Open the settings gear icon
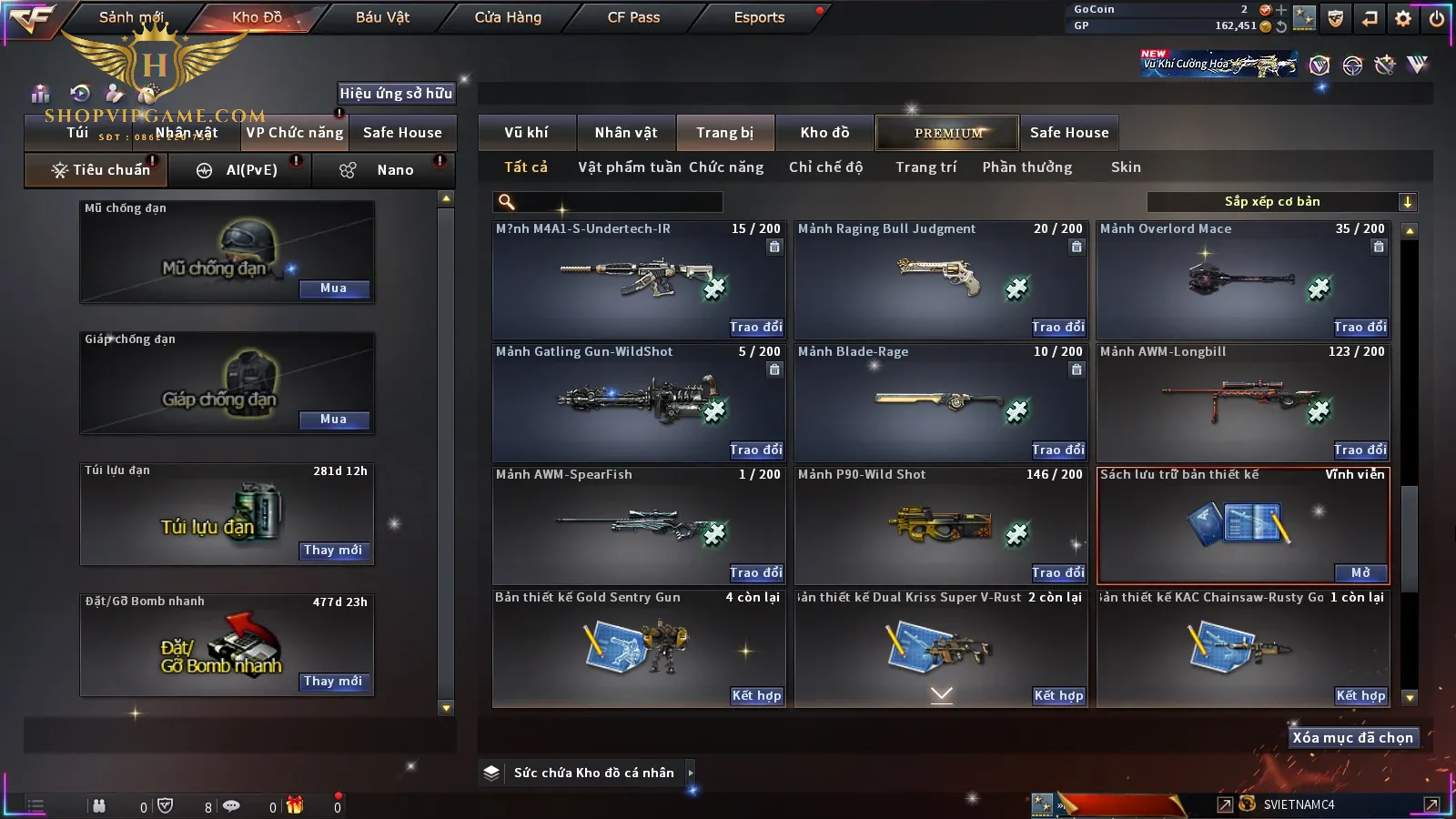Screen dimensions: 1456x819 1403,18
